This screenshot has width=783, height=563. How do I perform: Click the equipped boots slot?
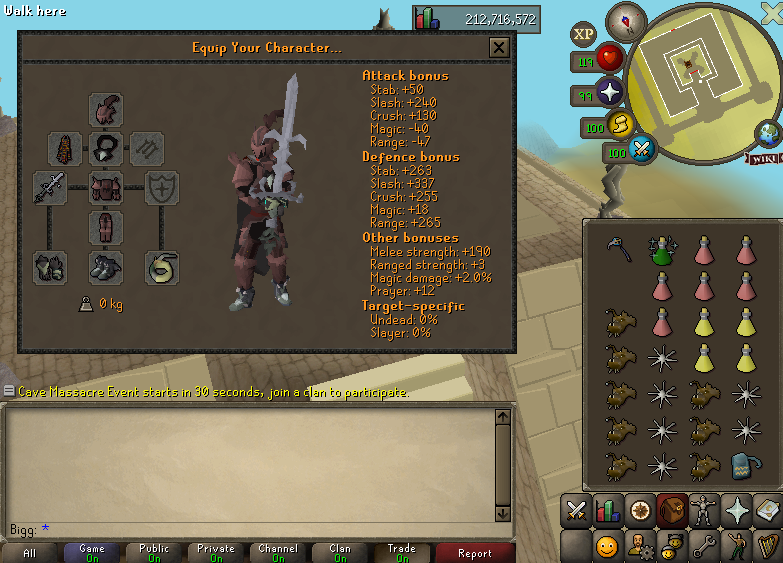pos(105,266)
